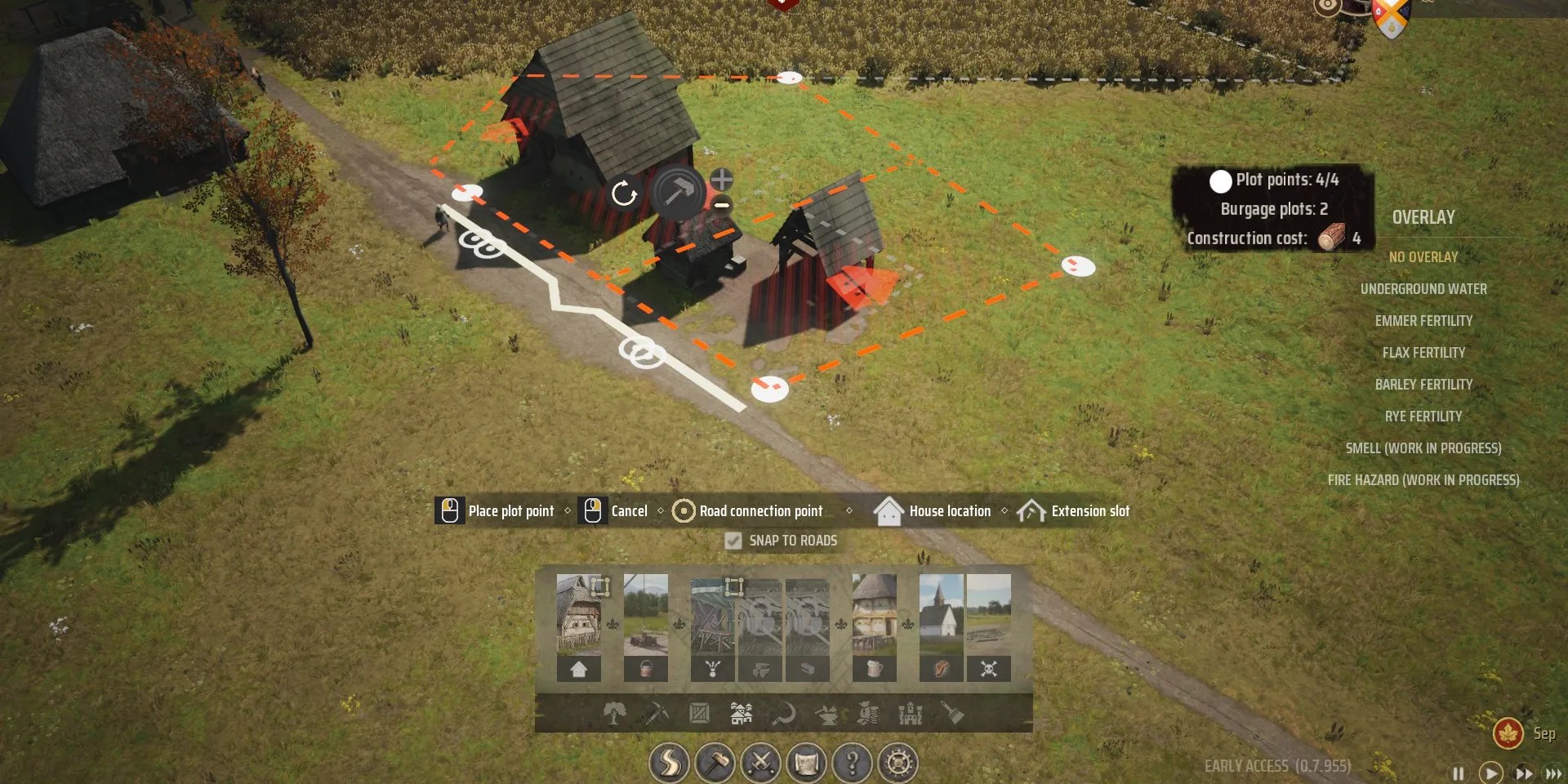Select the smithing anvil category
This screenshot has height=784, width=1568.
(x=827, y=713)
